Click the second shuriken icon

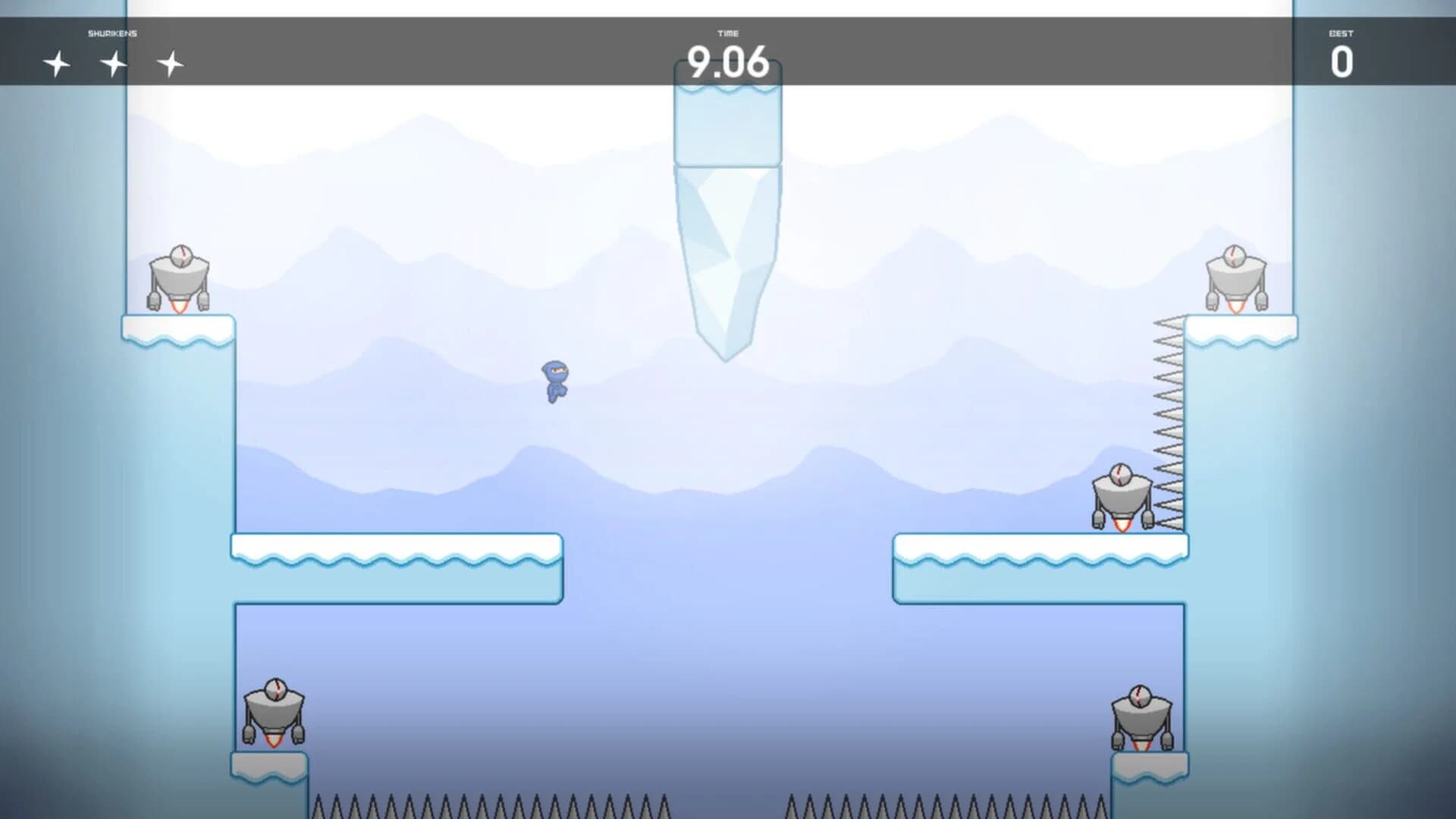click(114, 64)
